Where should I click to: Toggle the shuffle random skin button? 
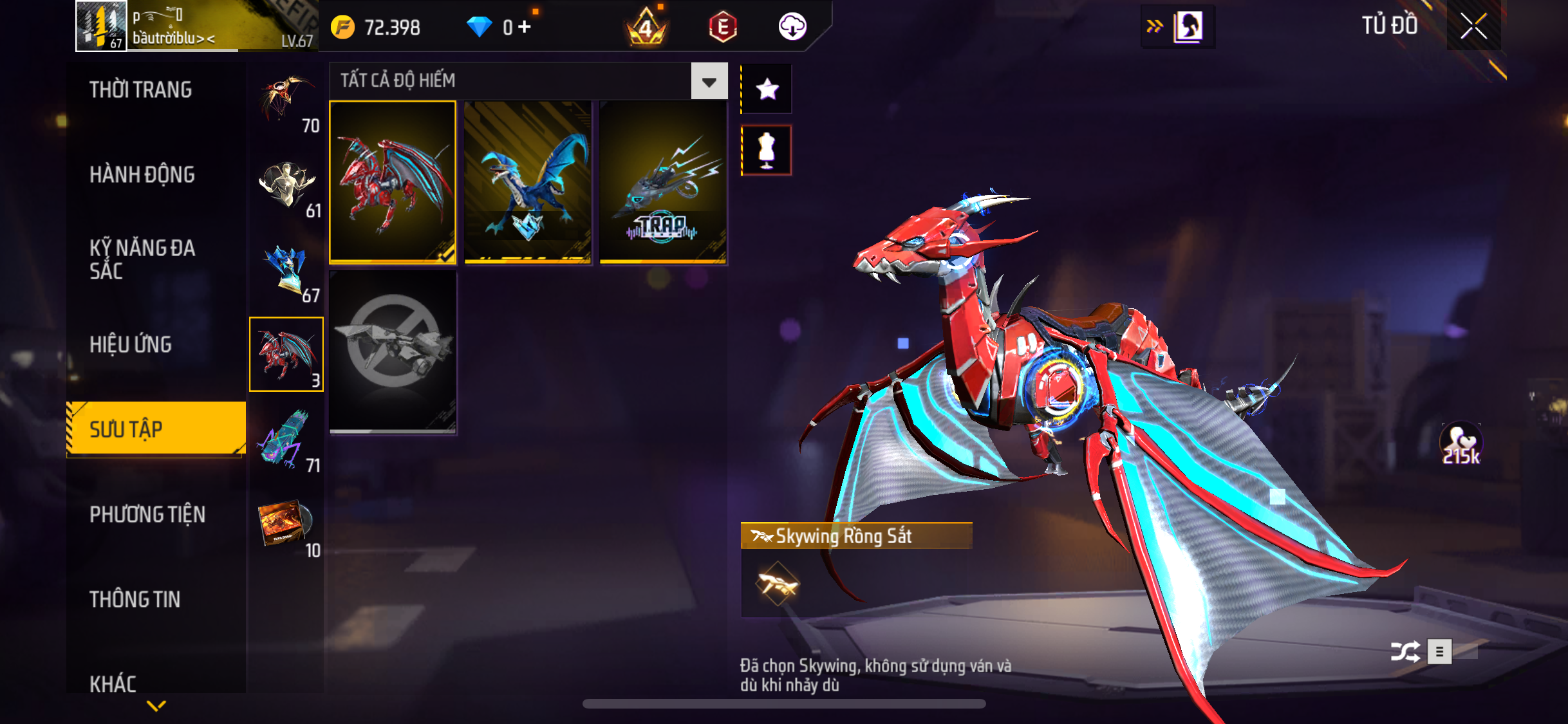tap(1405, 652)
